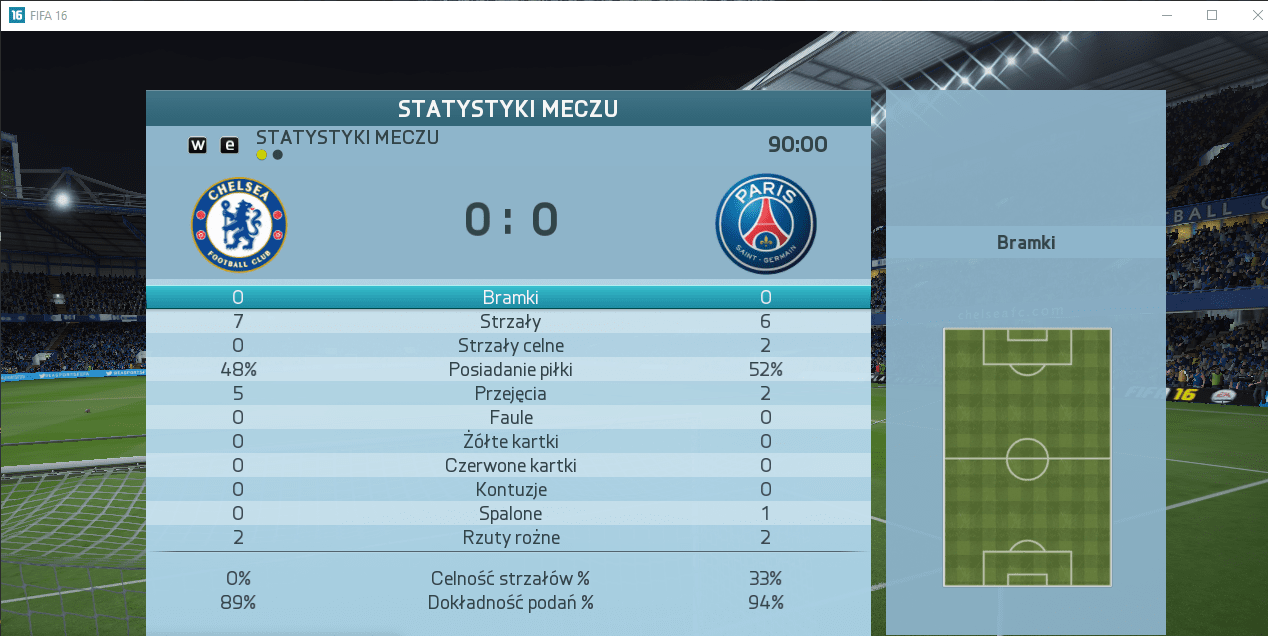The image size is (1268, 636).
Task: Switch to the second page indicator dot
Action: tap(278, 155)
